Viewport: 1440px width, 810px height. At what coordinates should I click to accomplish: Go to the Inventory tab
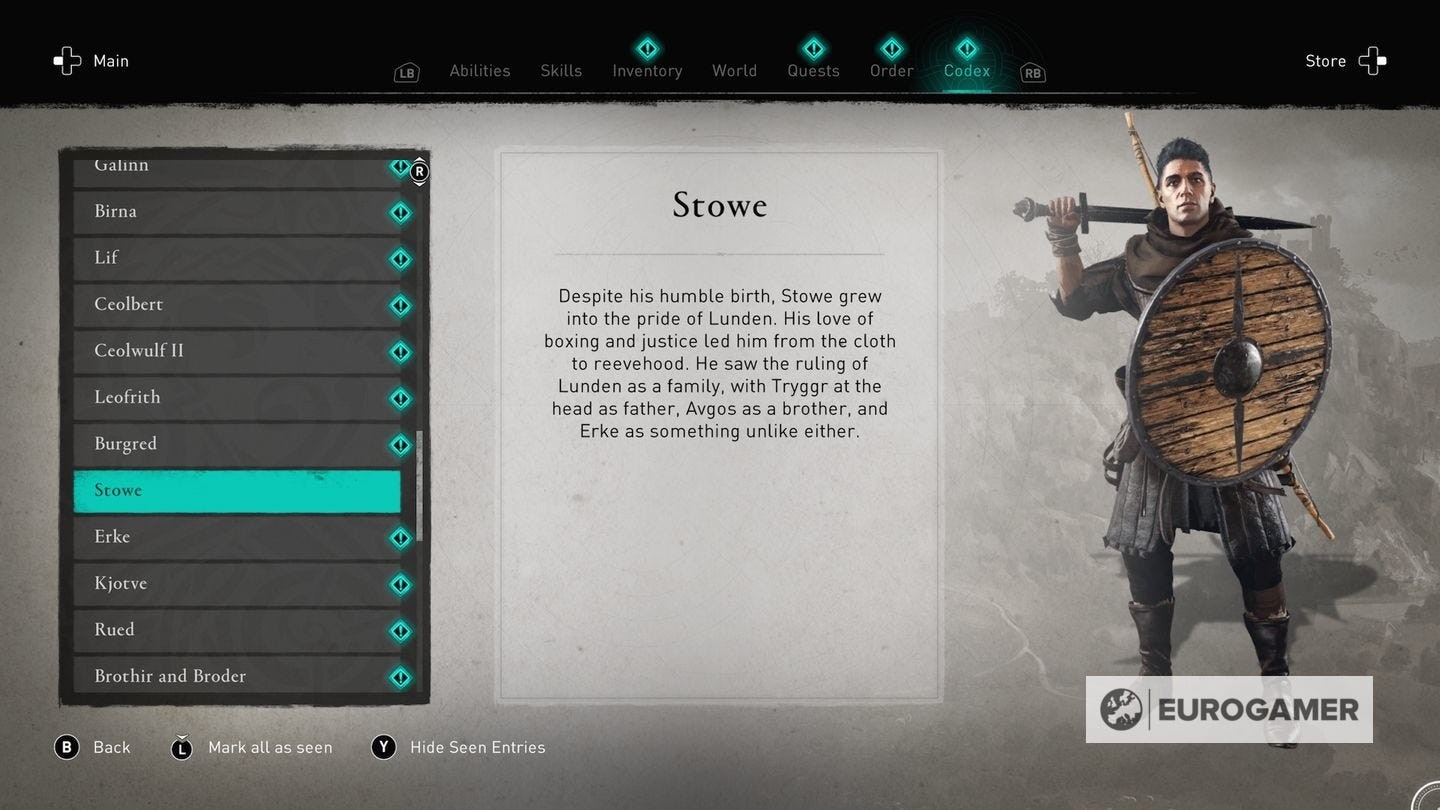click(647, 71)
